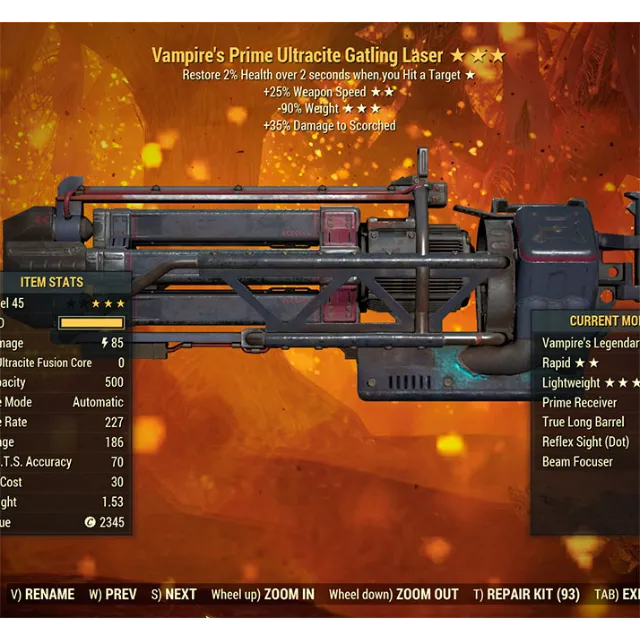640x640 pixels.
Task: Go to the Prev item
Action: click(x=113, y=594)
